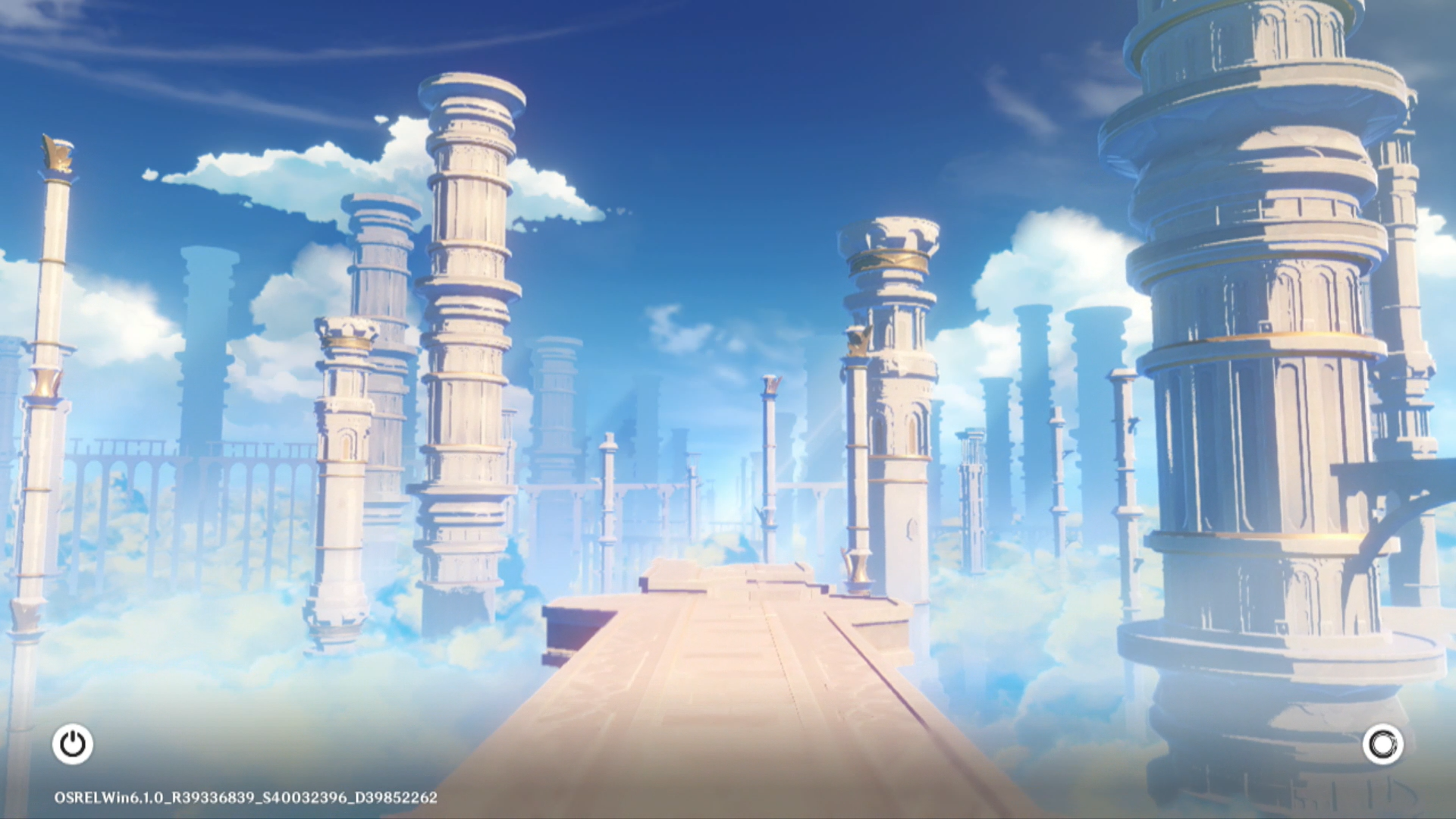Image resolution: width=1456 pixels, height=819 pixels.
Task: Click the power icon to exit the game
Action: click(x=73, y=744)
